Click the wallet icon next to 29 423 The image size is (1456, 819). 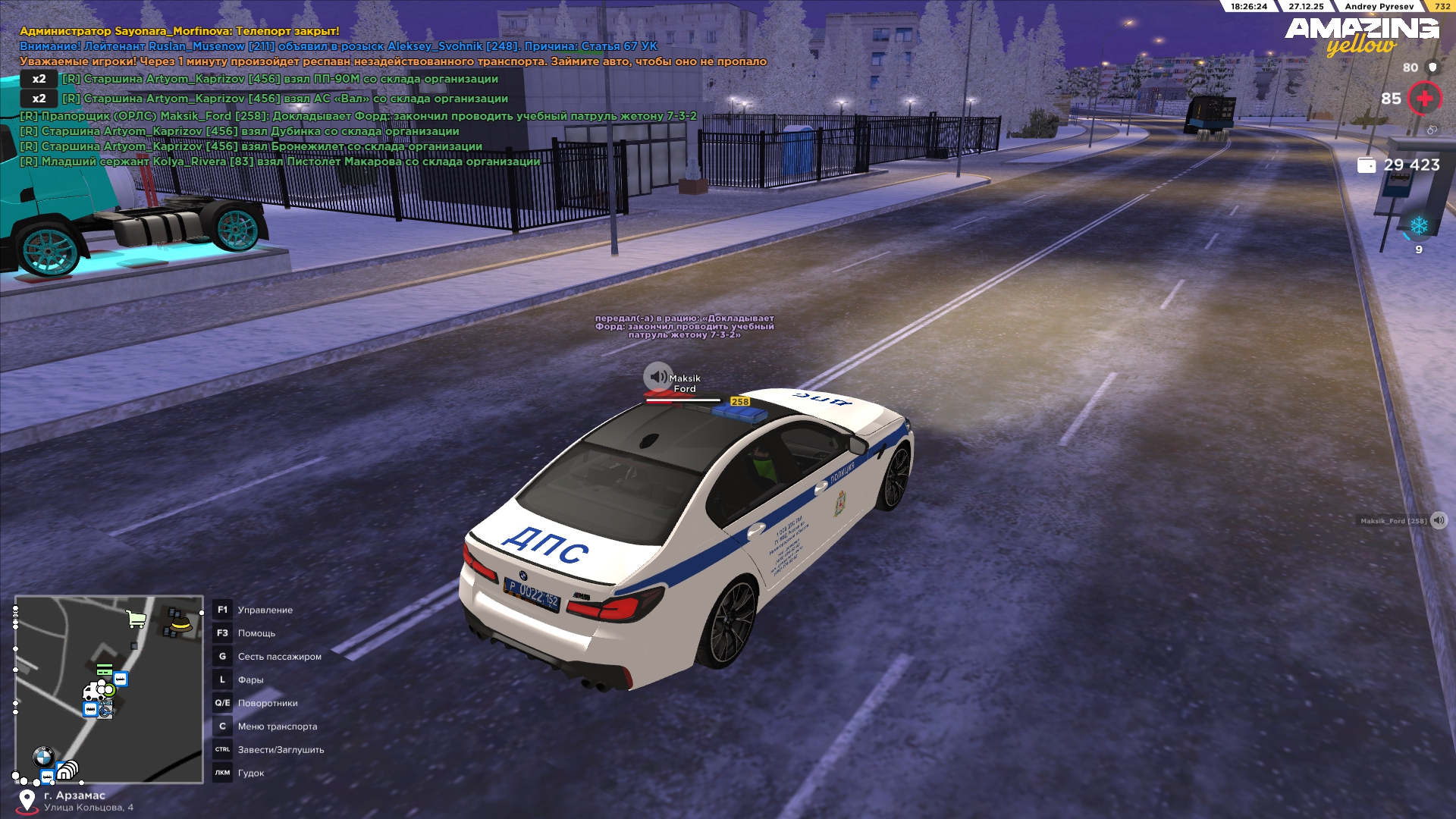[1367, 165]
